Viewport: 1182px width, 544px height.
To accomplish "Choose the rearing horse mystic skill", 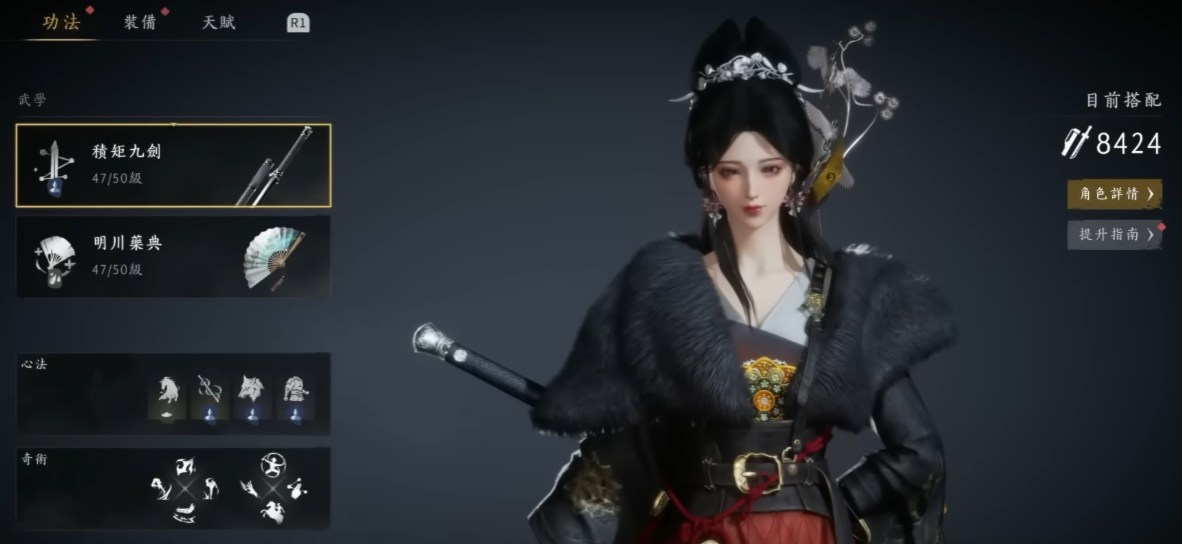I will click(272, 512).
